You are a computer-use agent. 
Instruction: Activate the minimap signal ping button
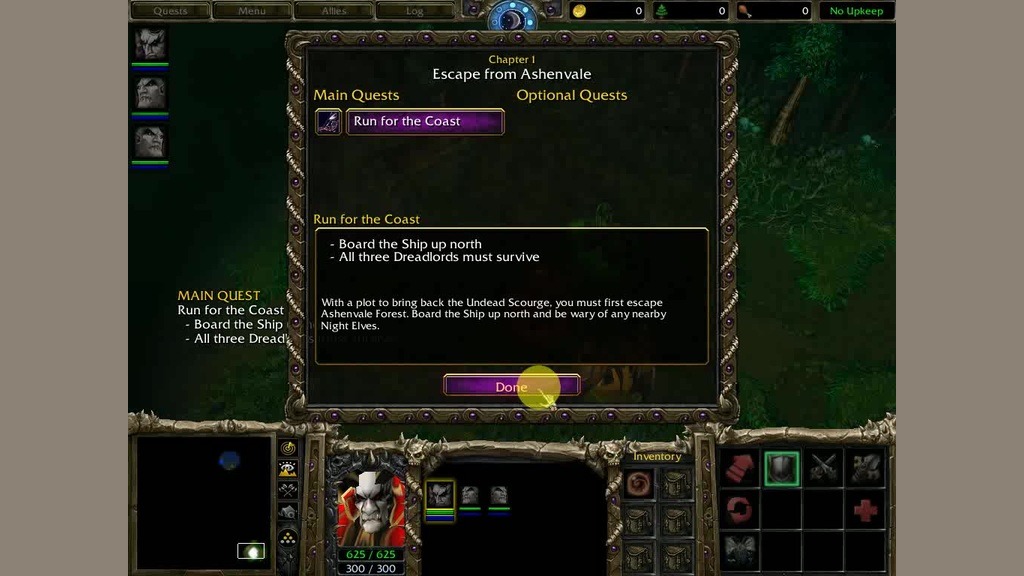click(x=288, y=448)
